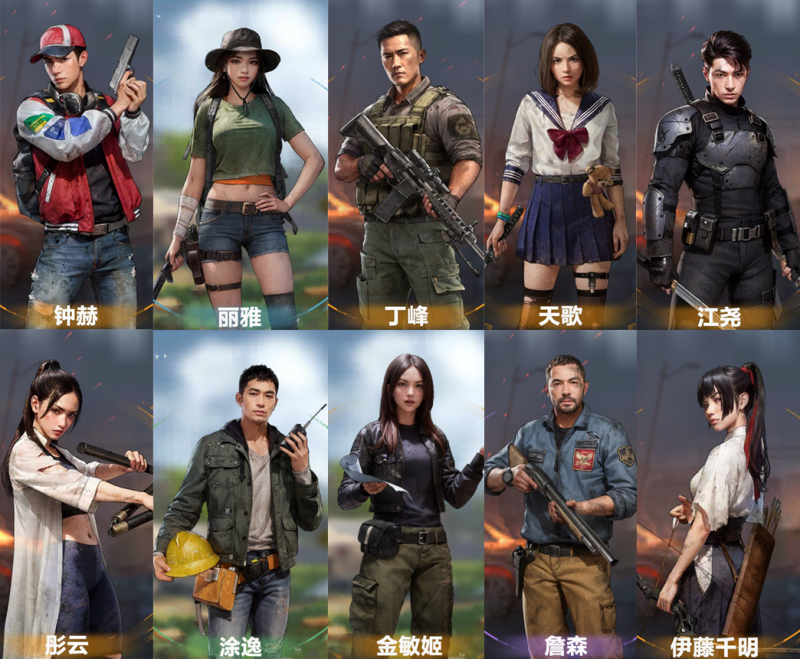The height and width of the screenshot is (659, 800).
Task: Choose the 金敏姬 character card
Action: point(406,495)
